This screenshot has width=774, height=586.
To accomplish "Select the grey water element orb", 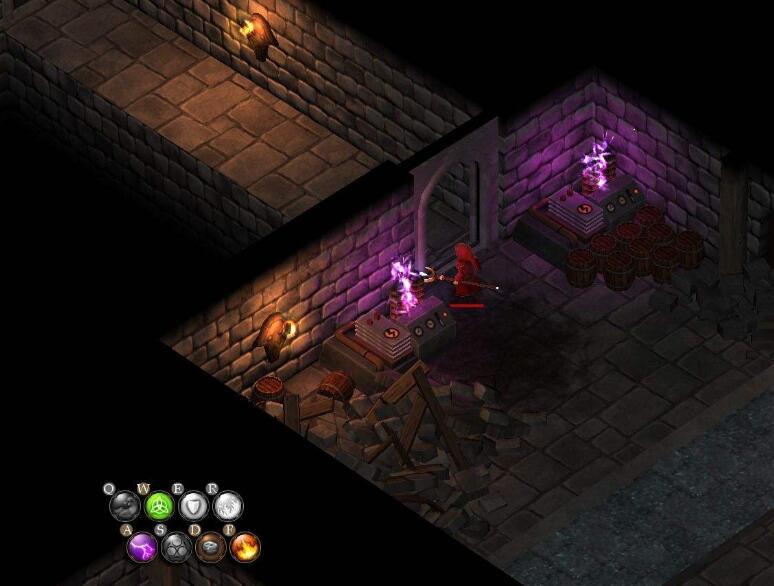I will 123,505.
